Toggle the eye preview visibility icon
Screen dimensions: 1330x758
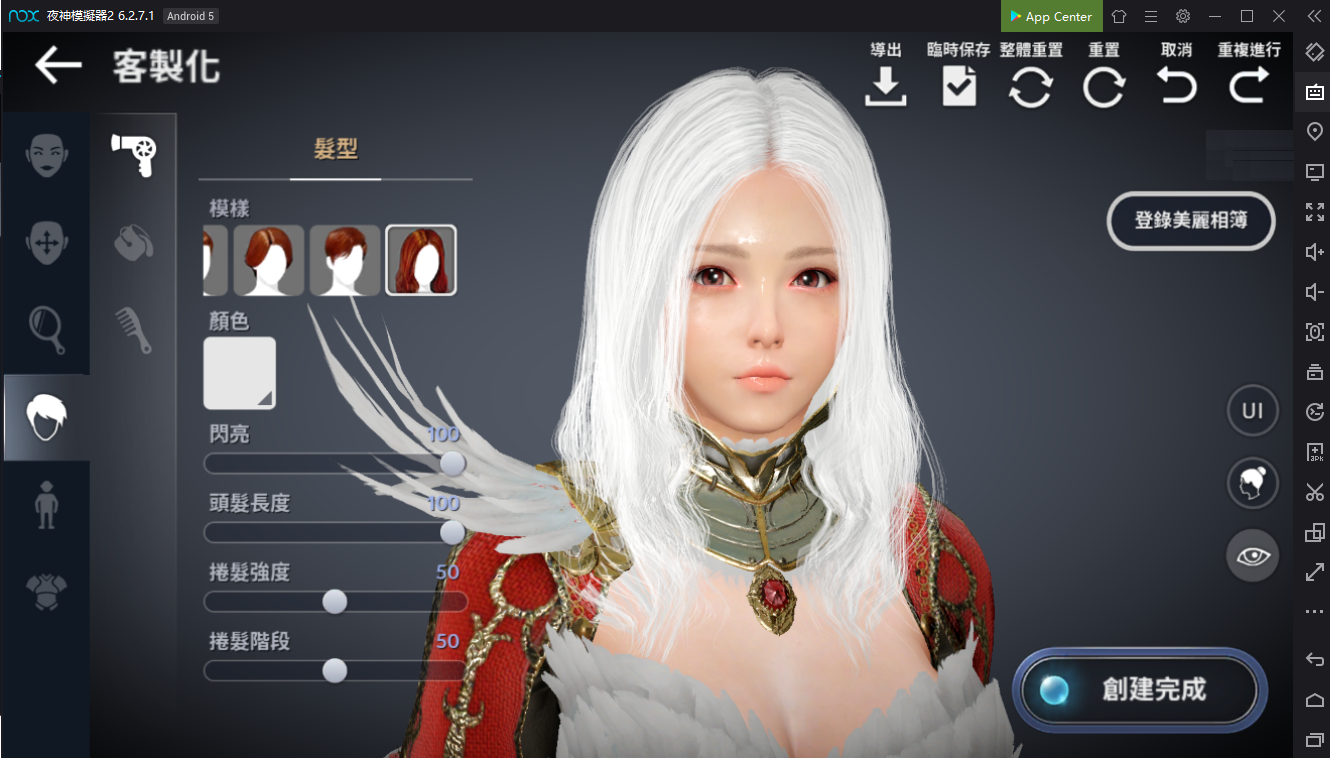click(x=1253, y=555)
